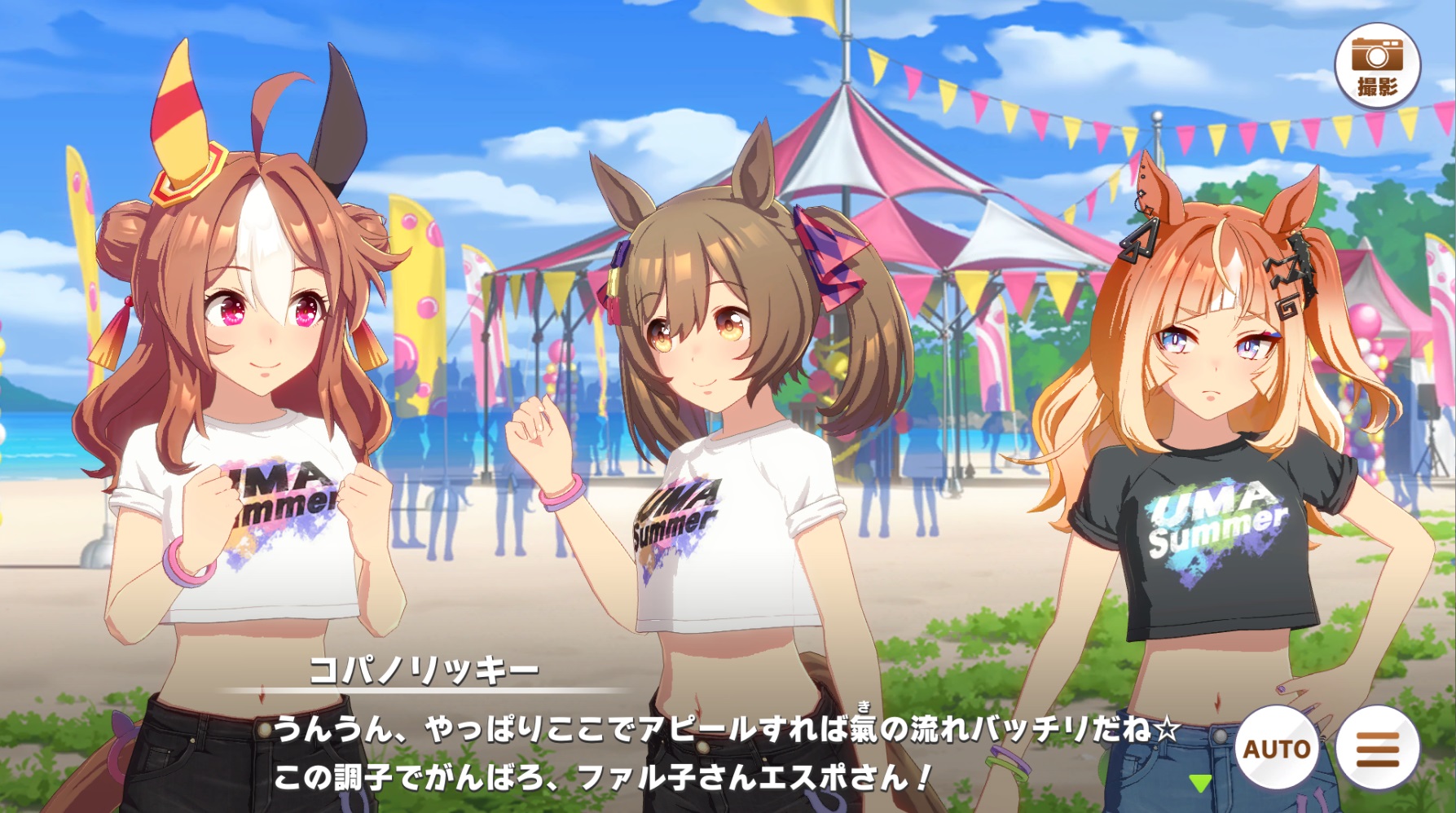Open the 撮影 camera screenshot button
This screenshot has height=813, width=1456.
pos(1376,65)
